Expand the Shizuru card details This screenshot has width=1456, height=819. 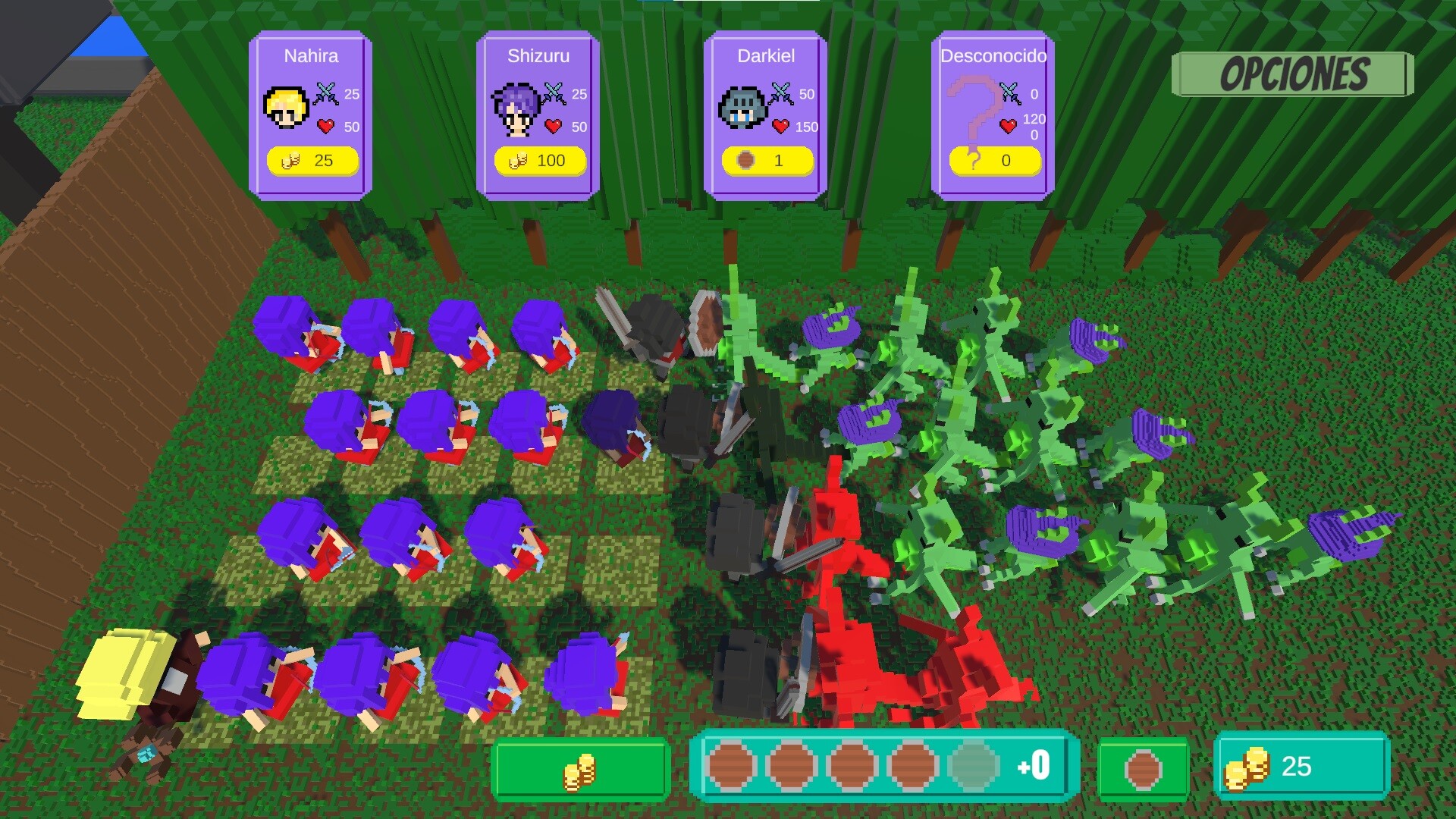click(538, 114)
